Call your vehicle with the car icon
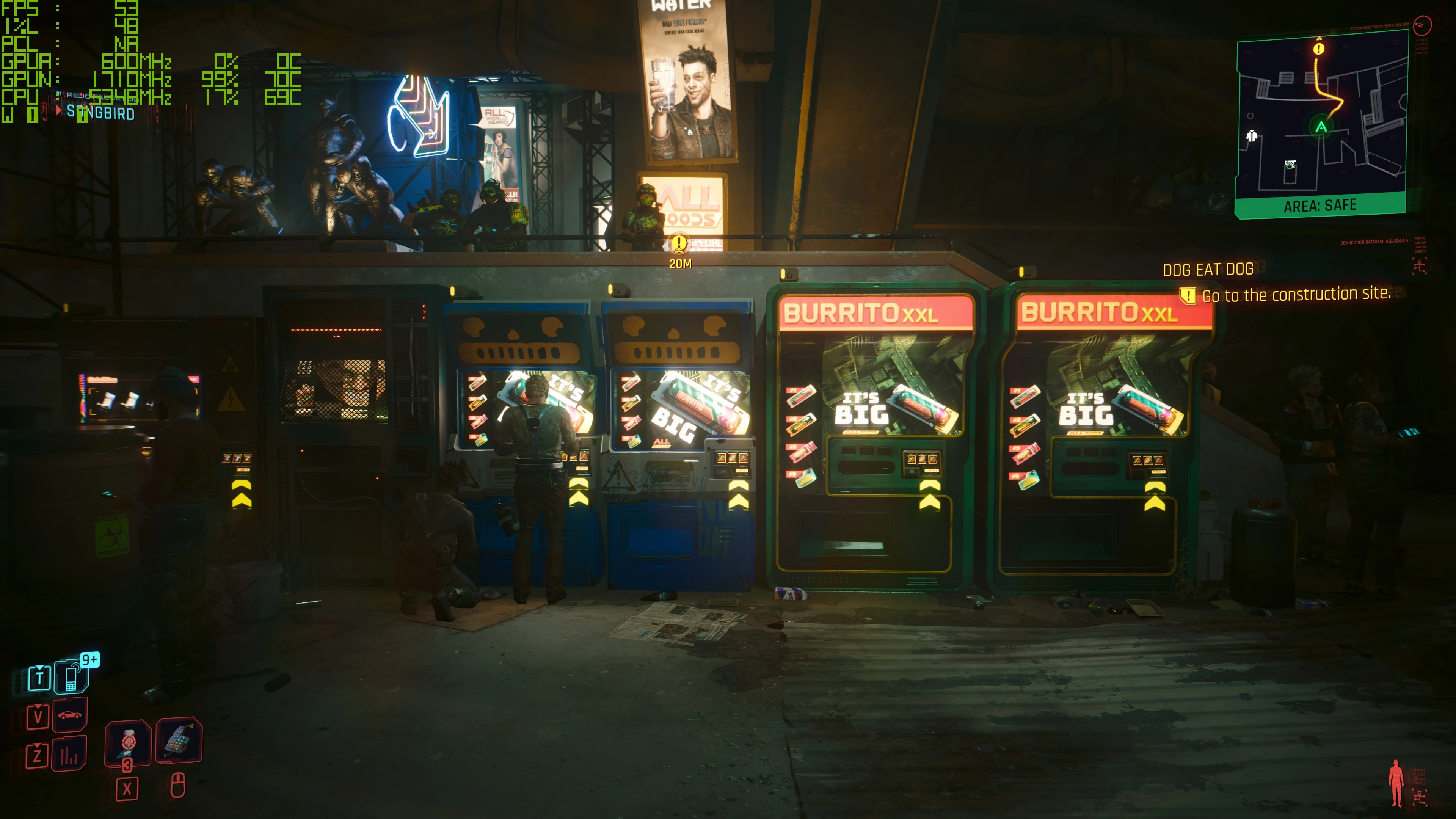1456x819 pixels. click(69, 715)
